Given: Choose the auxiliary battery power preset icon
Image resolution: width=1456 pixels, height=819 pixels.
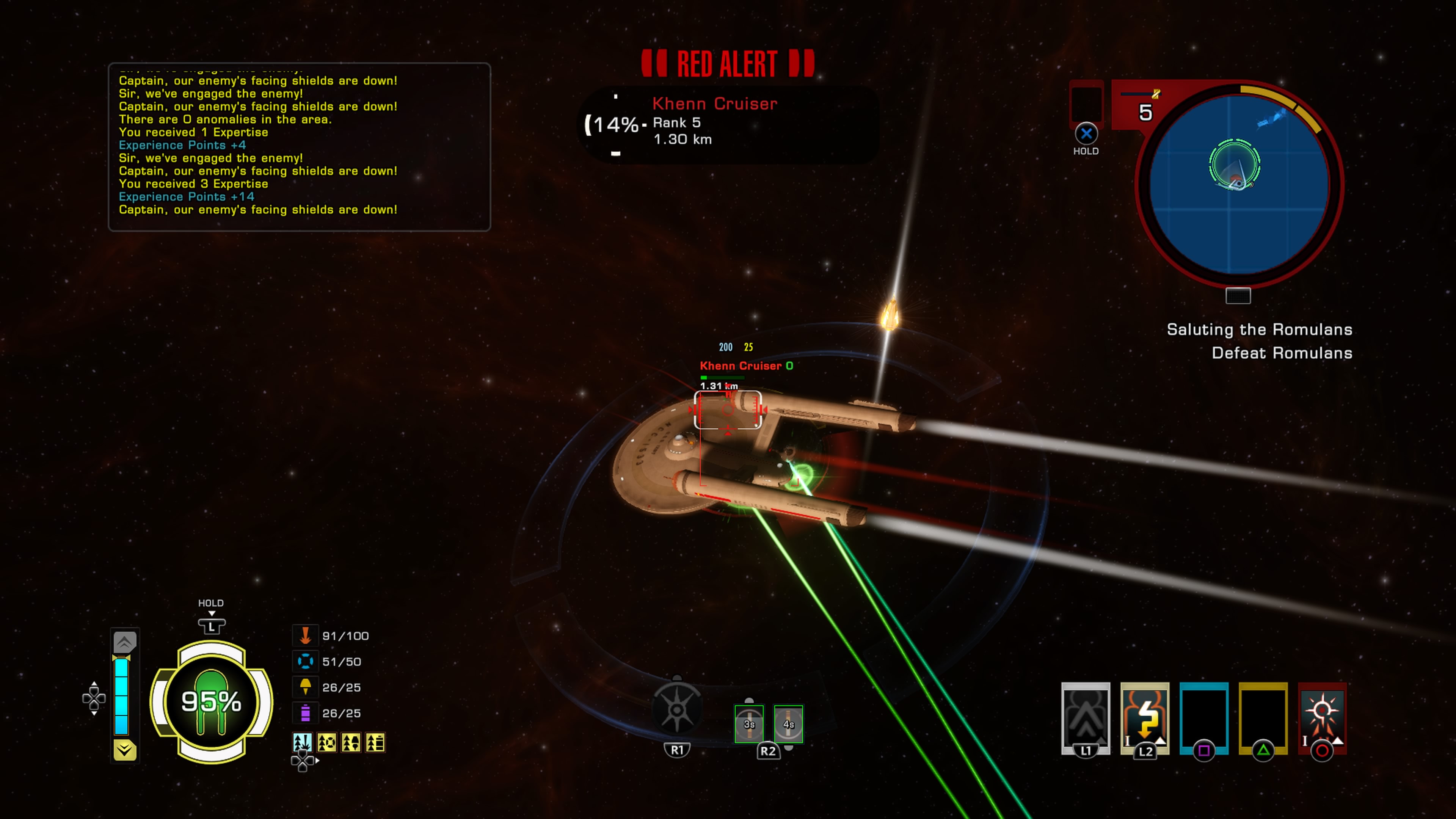Looking at the screenshot, I should click(375, 742).
